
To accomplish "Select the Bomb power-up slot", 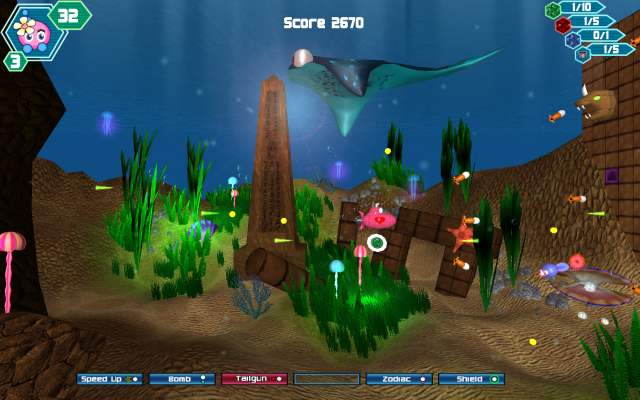I will 181,379.
